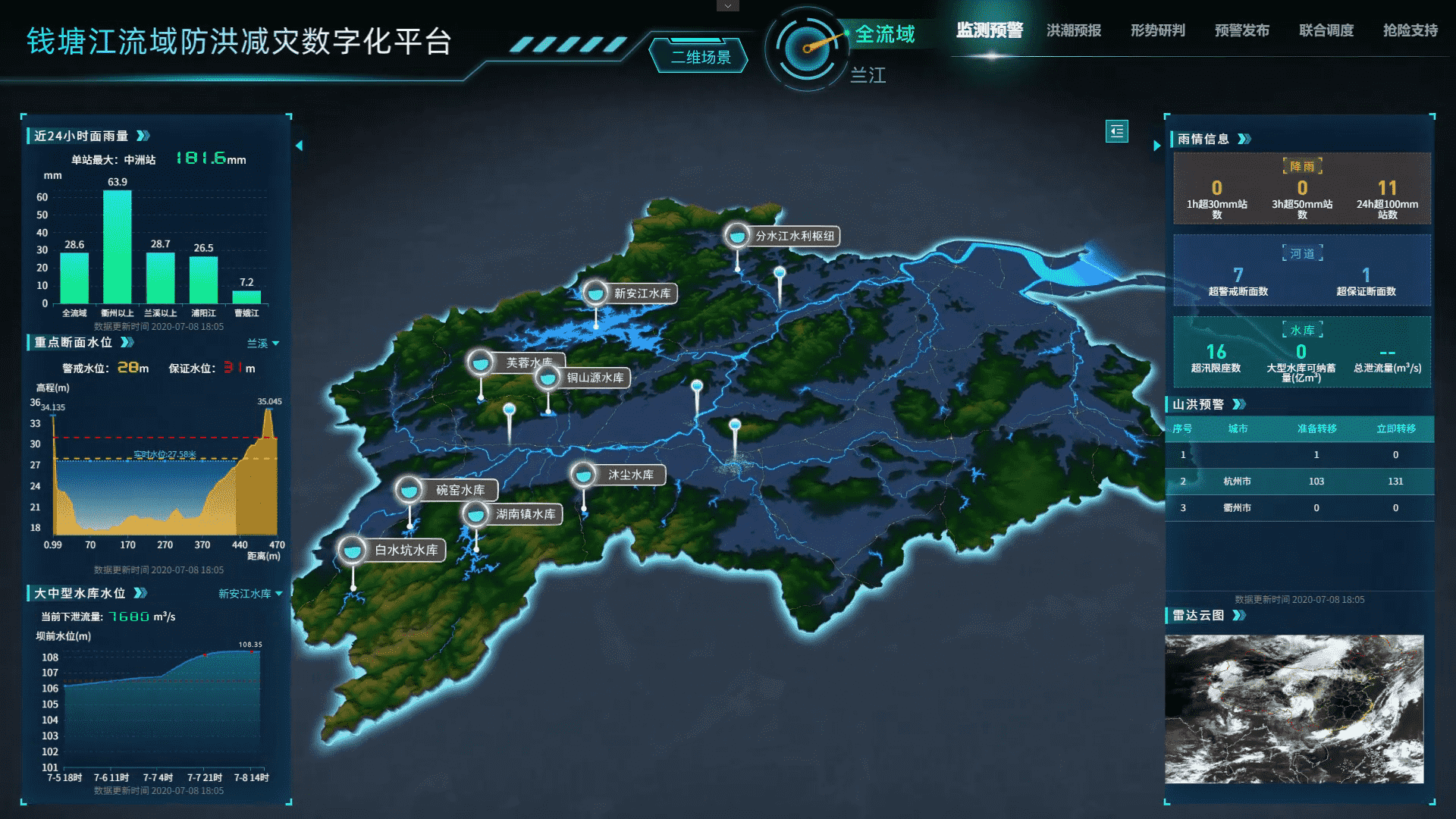This screenshot has height=819, width=1456.
Task: Open the 新安江水库 reservoir dropdown
Action: click(x=250, y=594)
